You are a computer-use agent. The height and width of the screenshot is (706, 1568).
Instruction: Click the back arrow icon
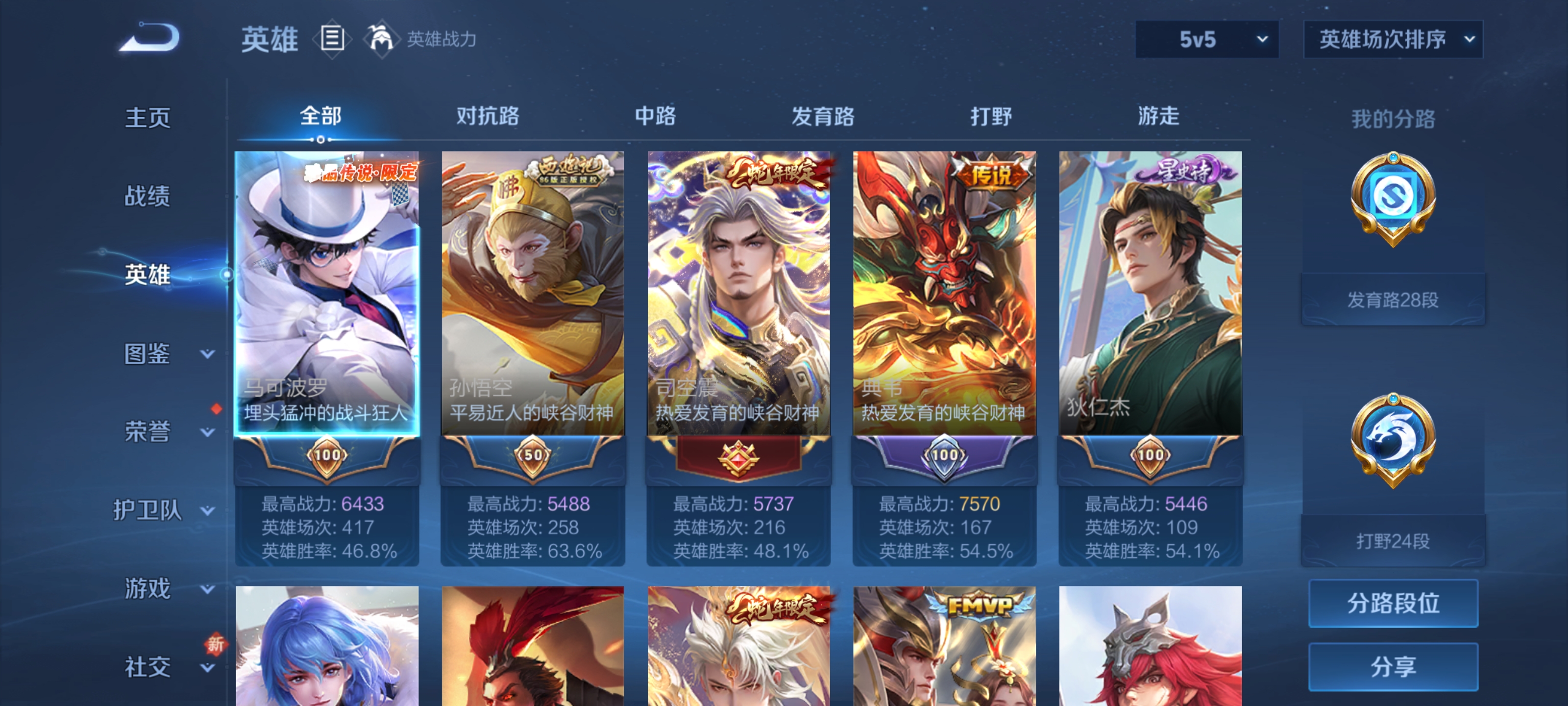(x=149, y=38)
